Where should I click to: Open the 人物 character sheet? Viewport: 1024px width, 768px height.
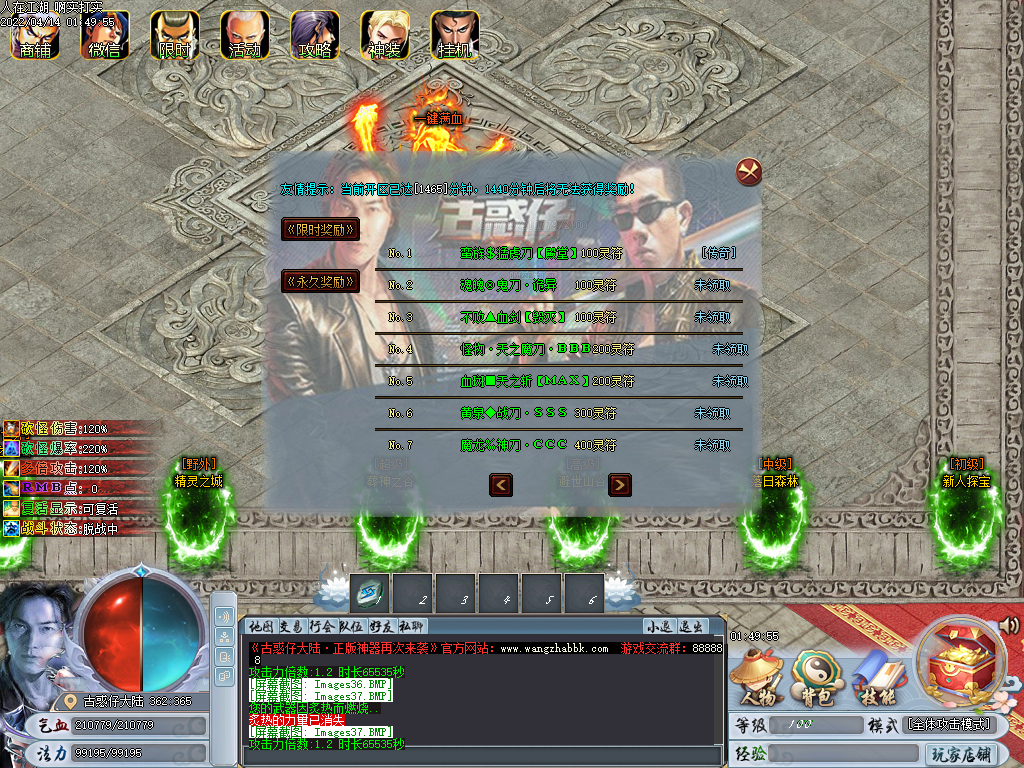[x=757, y=682]
